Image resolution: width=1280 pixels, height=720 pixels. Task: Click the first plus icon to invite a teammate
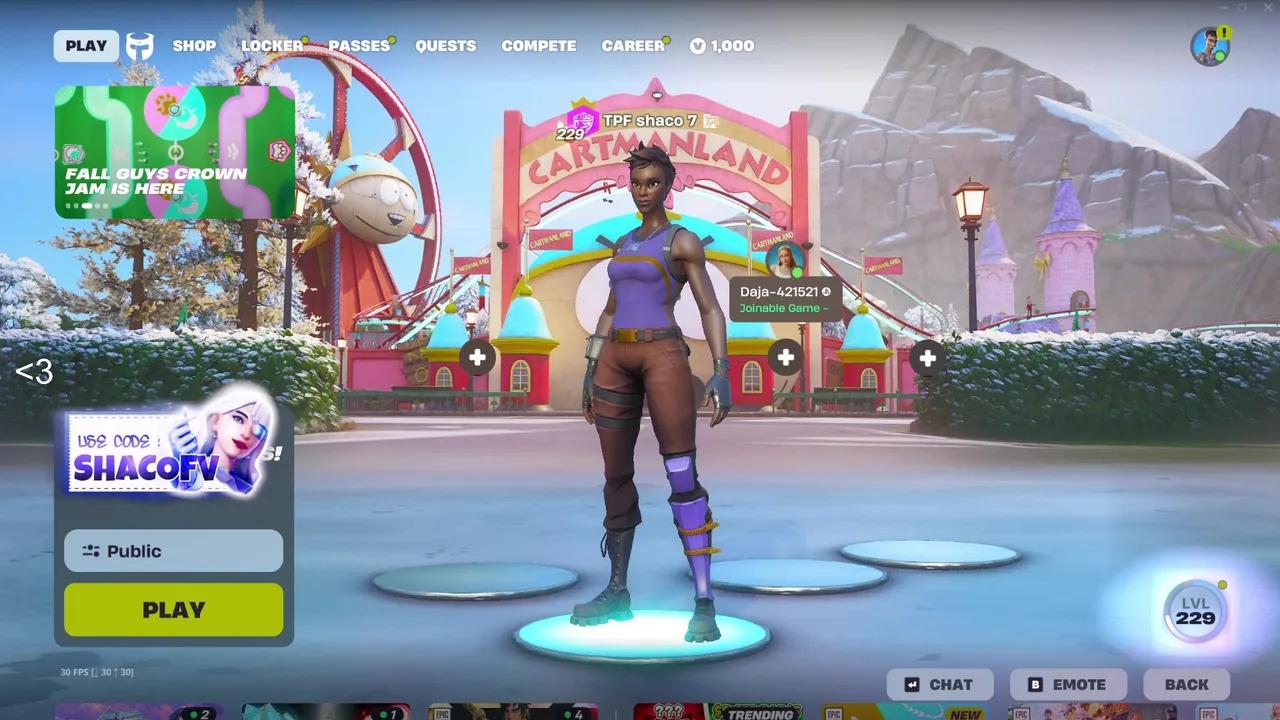(x=478, y=356)
